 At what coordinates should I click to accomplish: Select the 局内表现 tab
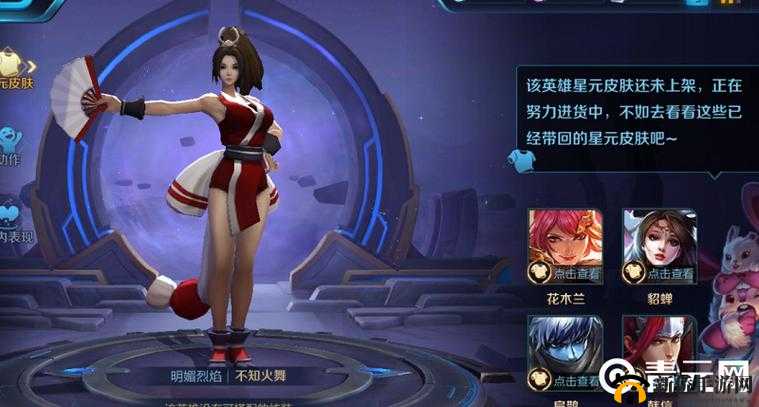(12, 220)
